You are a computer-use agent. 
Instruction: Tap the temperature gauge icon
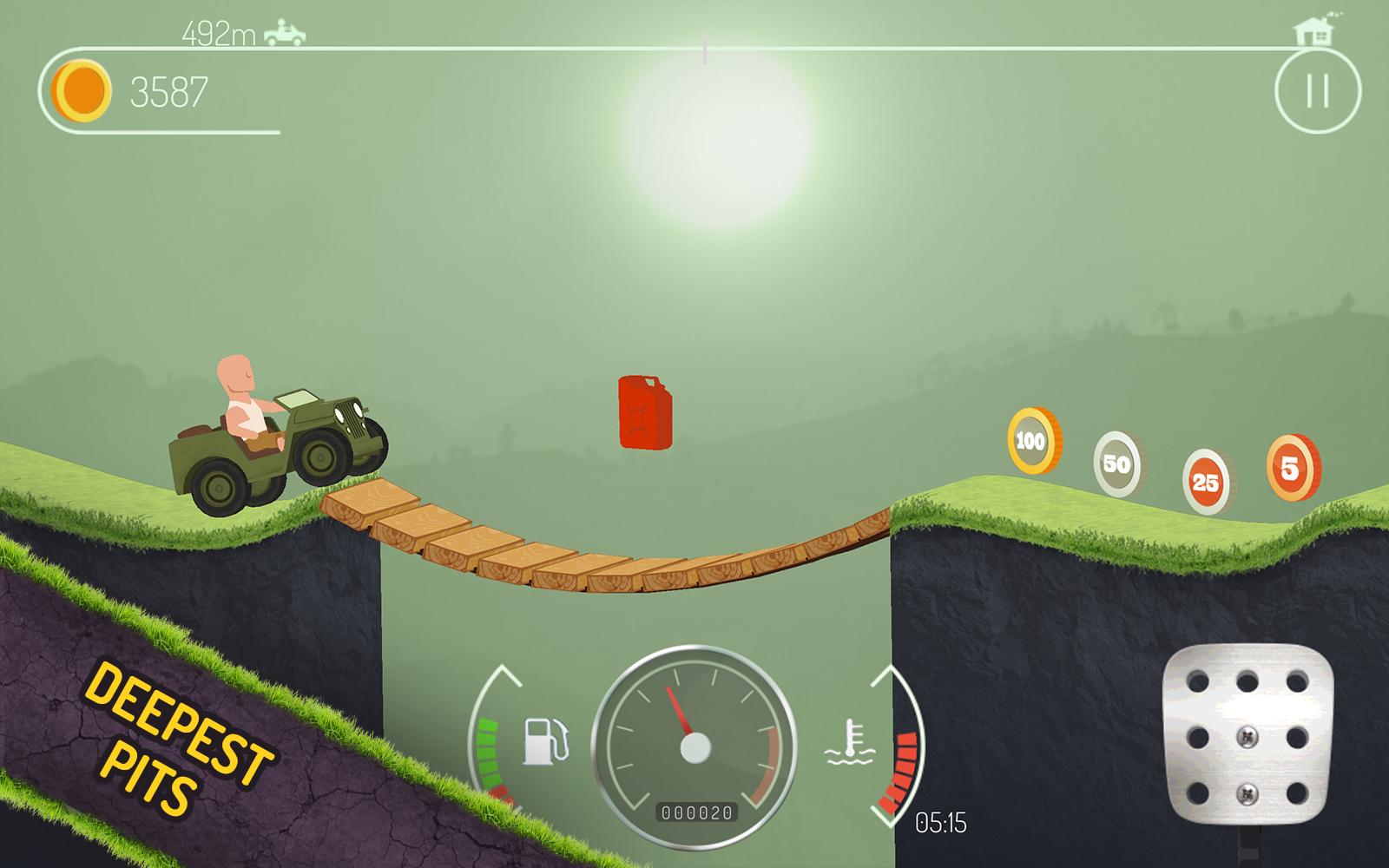point(852,745)
